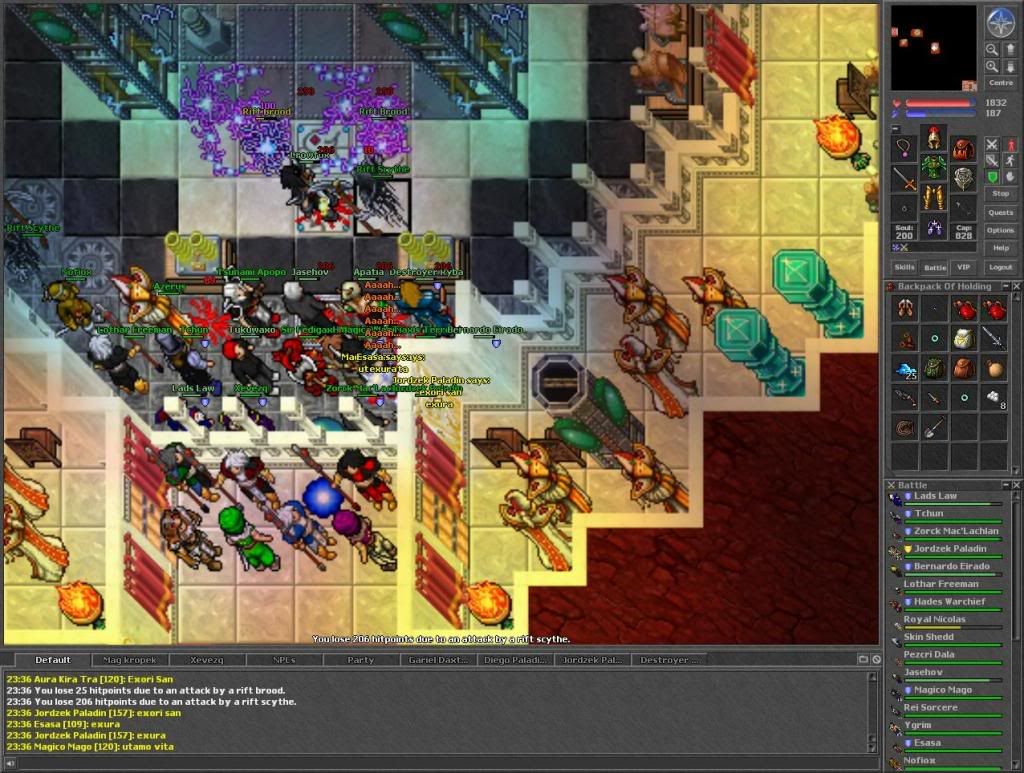Stop the current action
This screenshot has width=1024, height=773.
1000,193
